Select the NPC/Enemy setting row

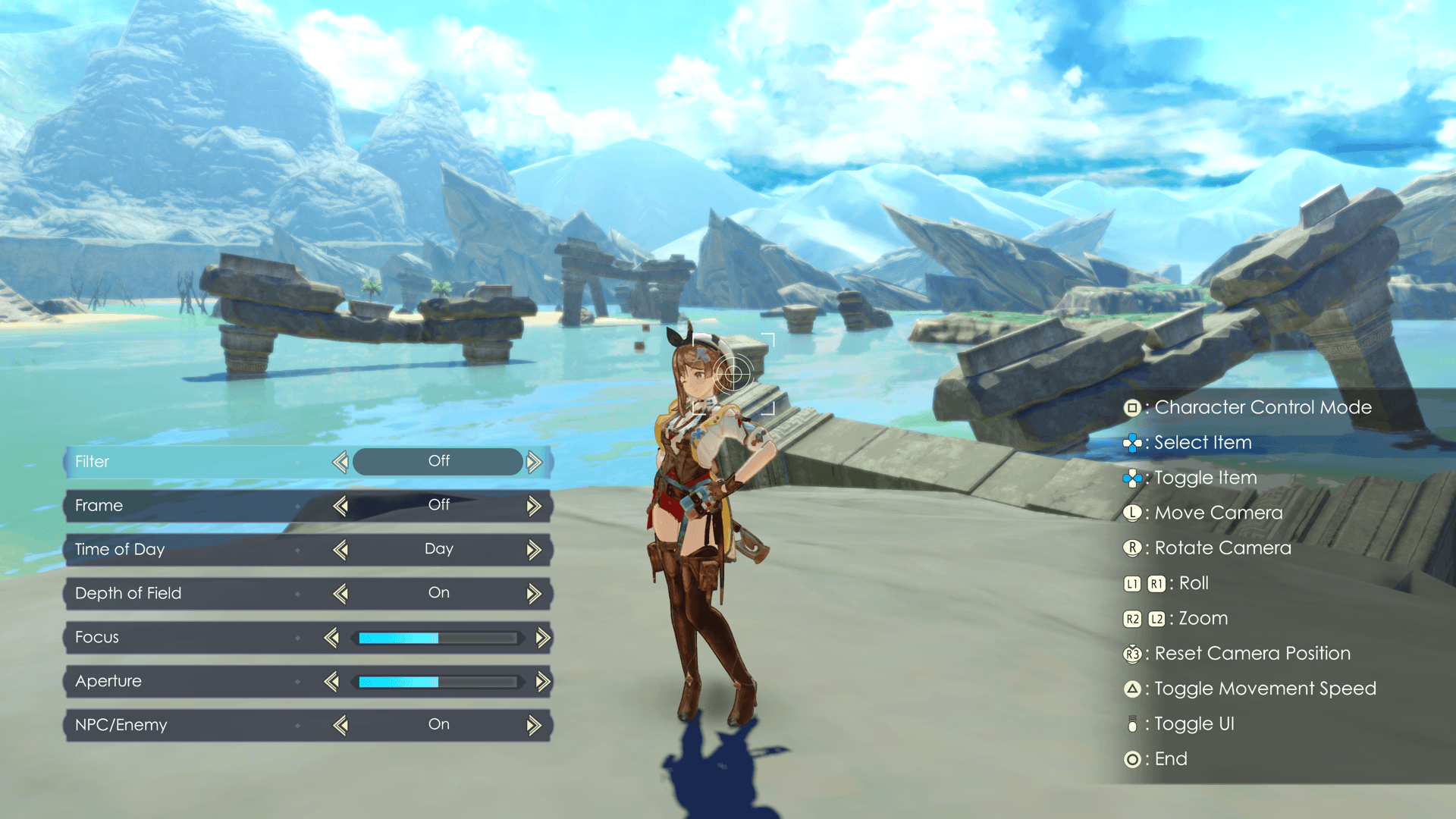point(182,726)
